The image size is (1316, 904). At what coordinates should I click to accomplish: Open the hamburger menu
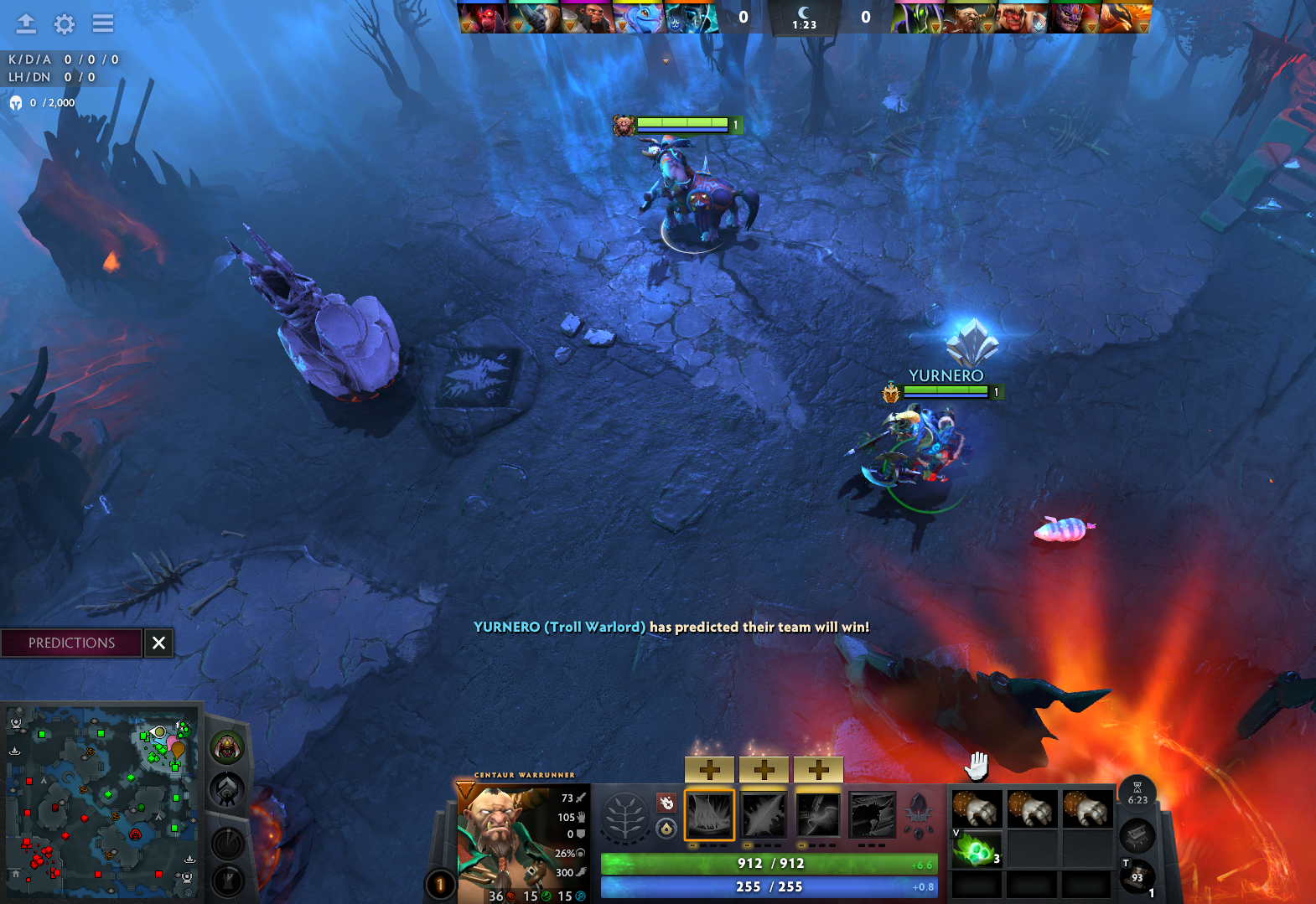103,23
